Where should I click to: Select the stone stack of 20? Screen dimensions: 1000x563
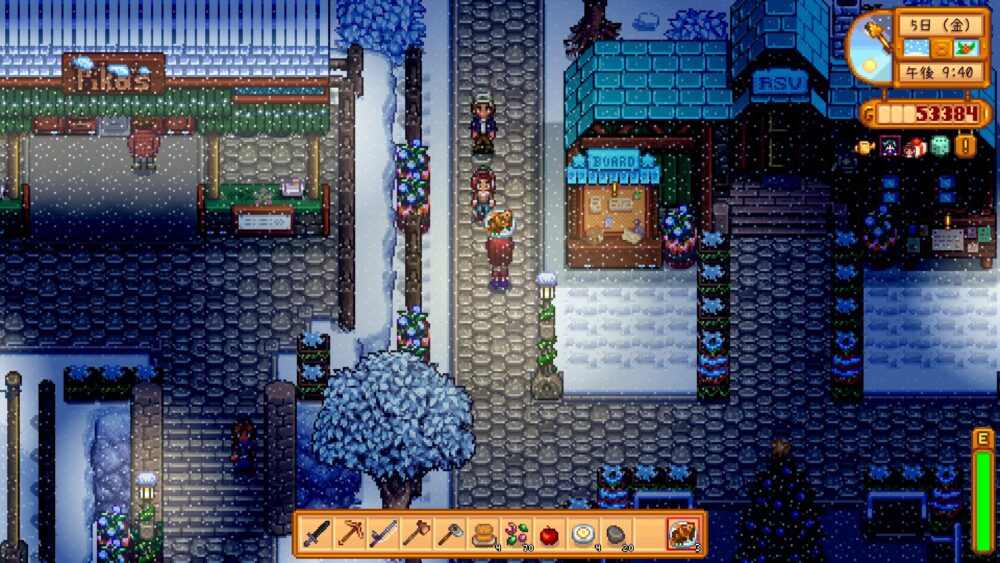(x=615, y=534)
